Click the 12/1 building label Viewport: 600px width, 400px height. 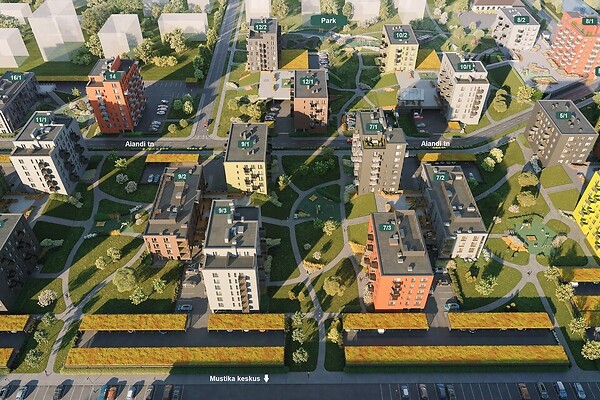307,81
